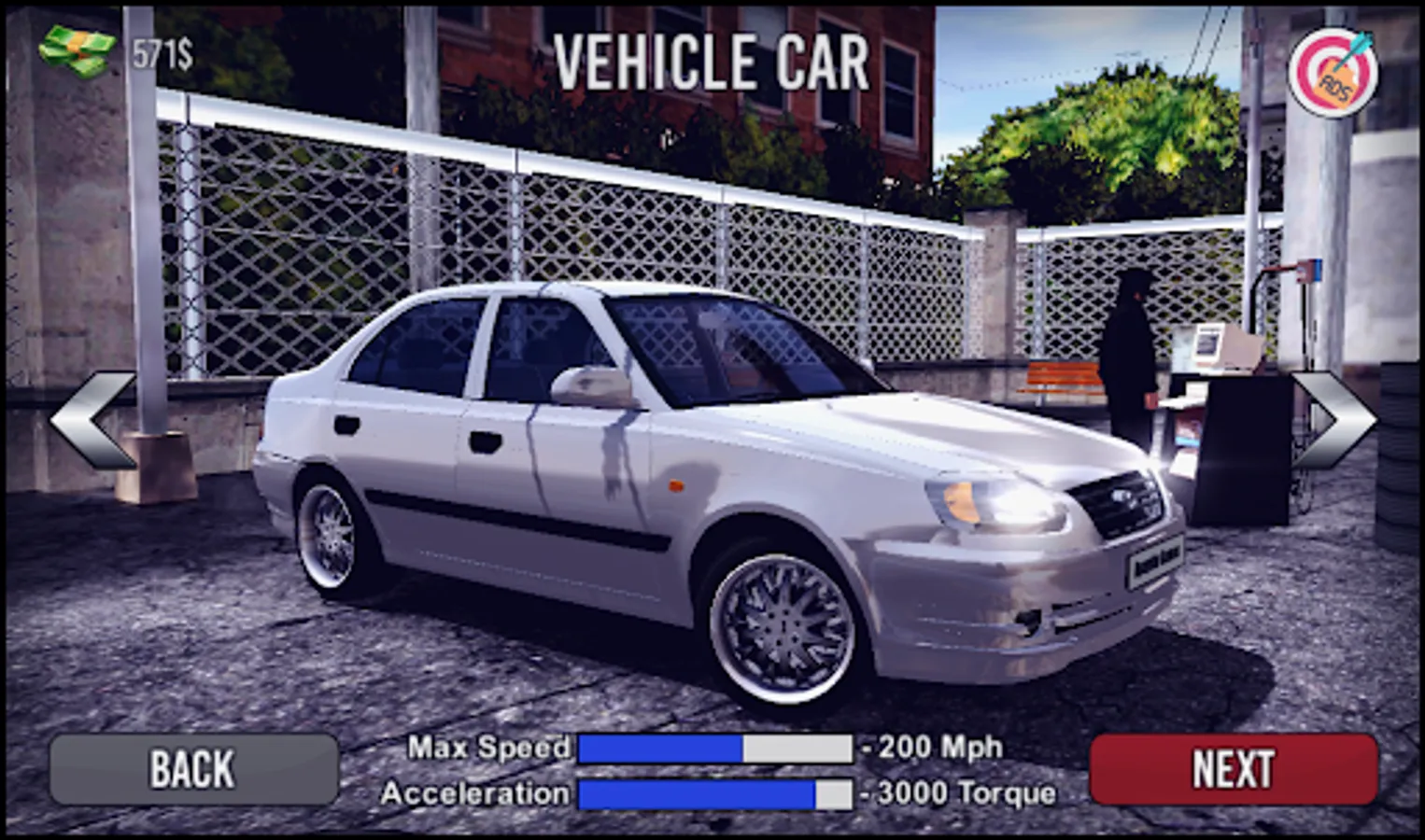
Task: Tap the 571$ currency display
Action: [x=161, y=53]
